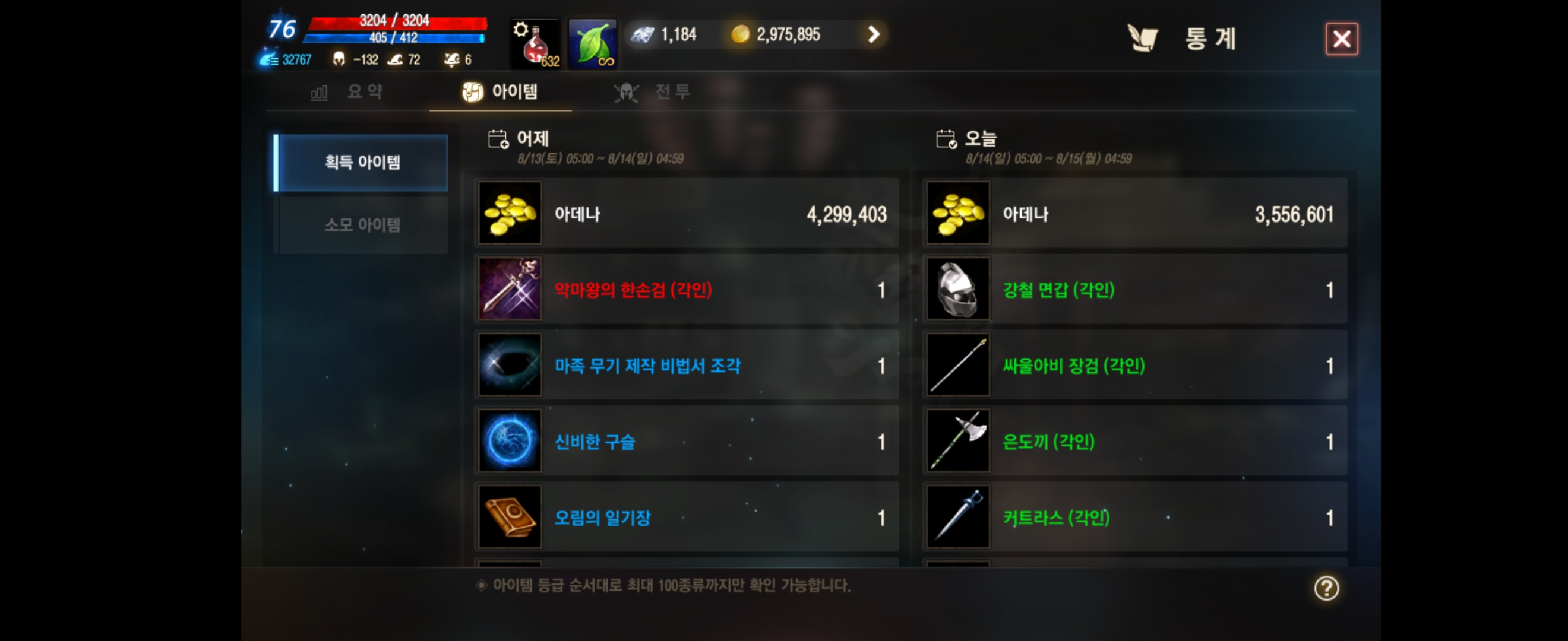Select the 싸울아비 장검 spear icon

pos(957,366)
